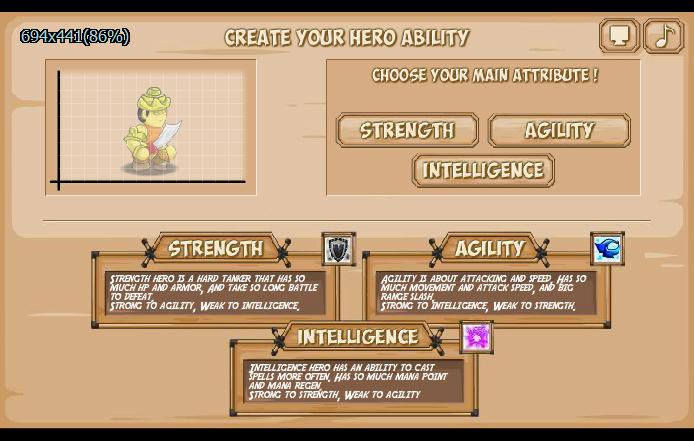Click the Strength shield icon

point(339,249)
